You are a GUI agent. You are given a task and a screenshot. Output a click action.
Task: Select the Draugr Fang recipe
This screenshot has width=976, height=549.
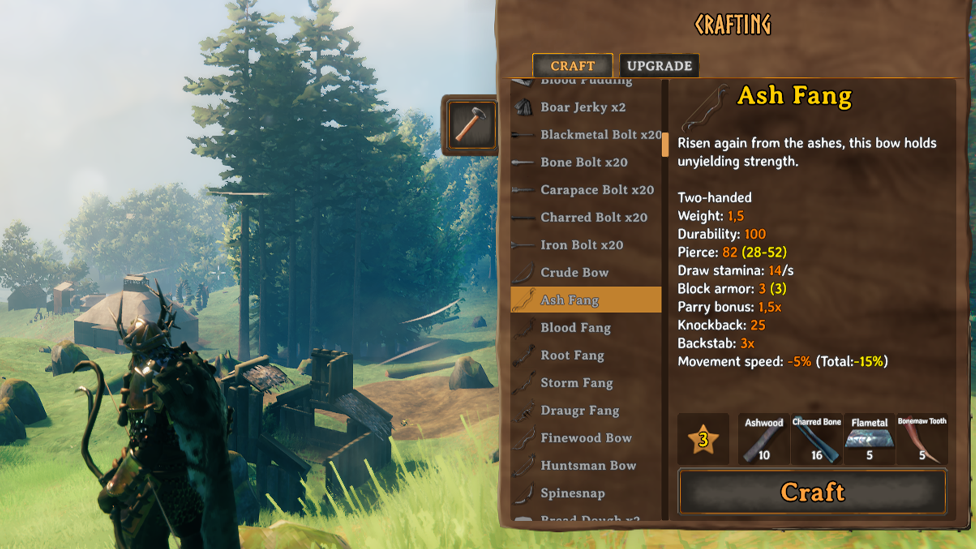tap(579, 410)
